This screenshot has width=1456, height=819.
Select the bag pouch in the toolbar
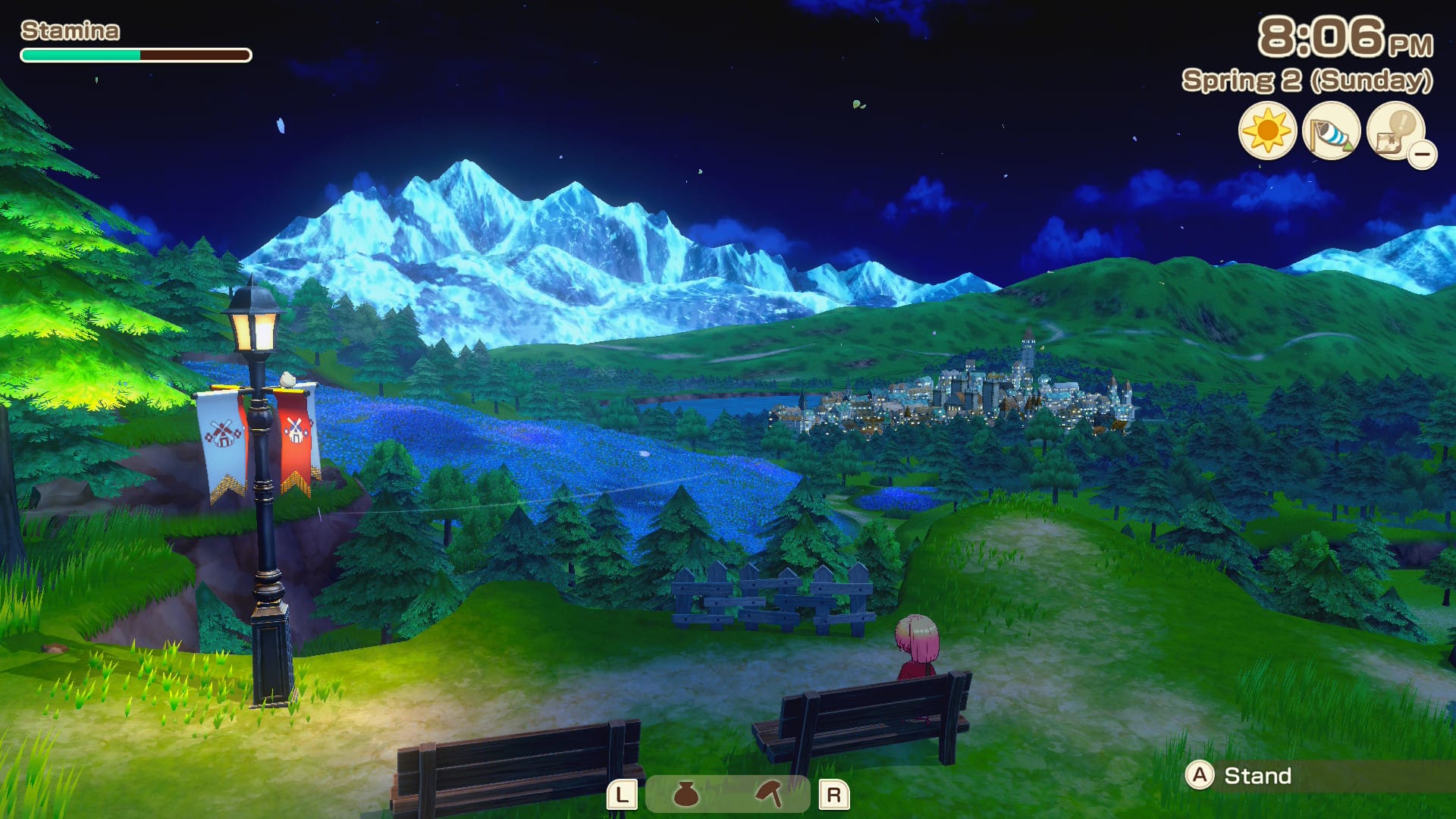(x=686, y=795)
